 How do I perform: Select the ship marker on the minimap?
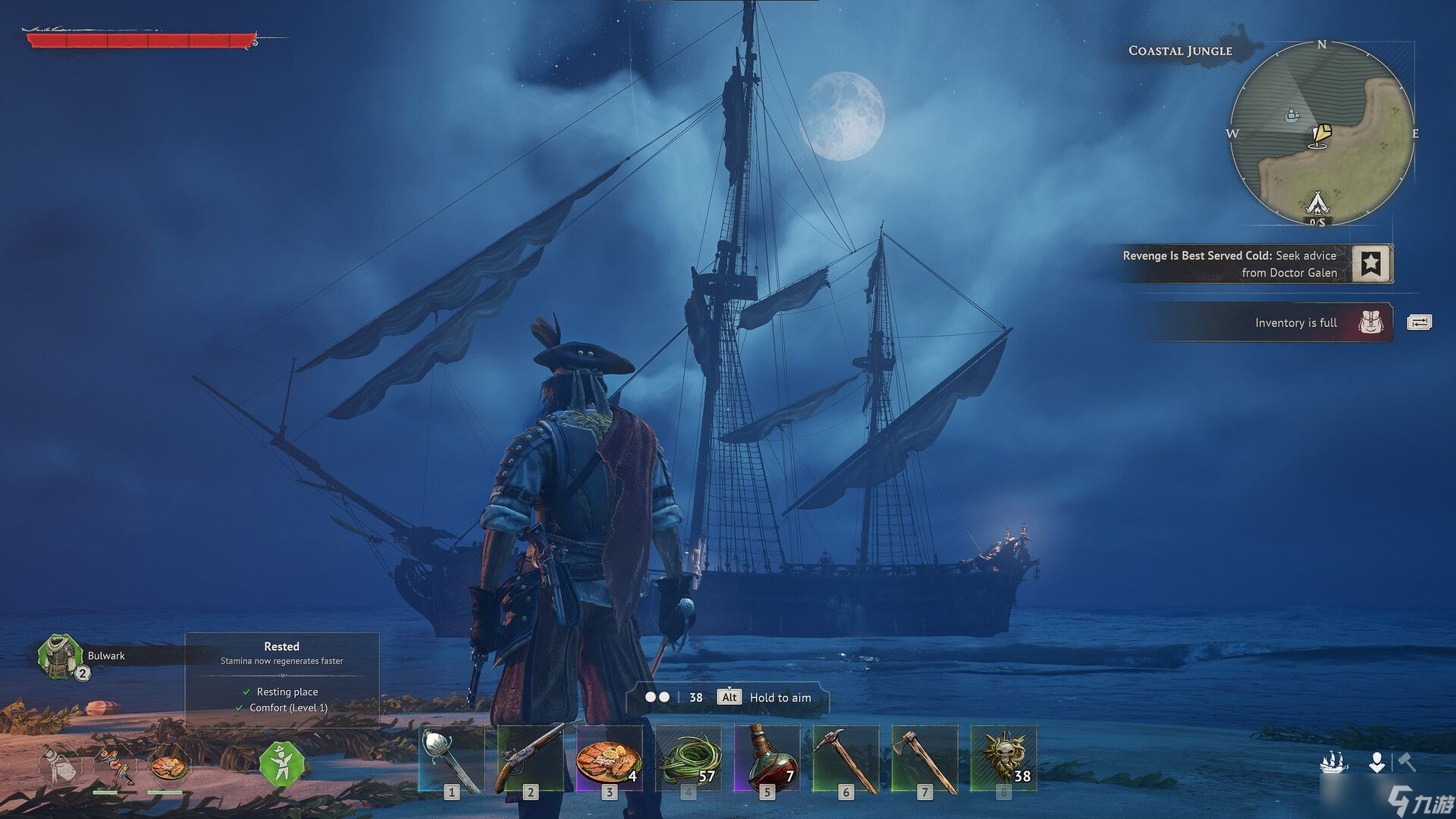click(1291, 115)
